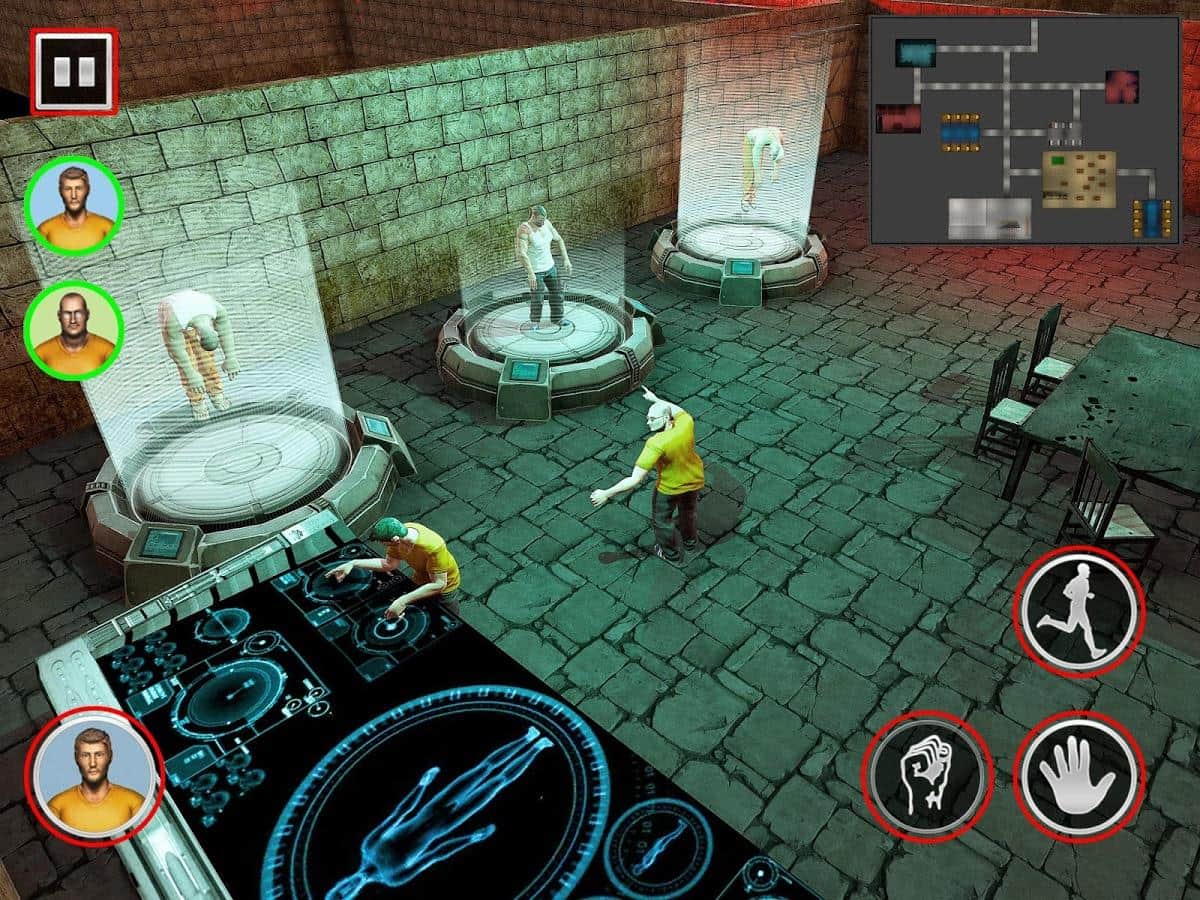Tap the open hand interact button

pos(1078,776)
